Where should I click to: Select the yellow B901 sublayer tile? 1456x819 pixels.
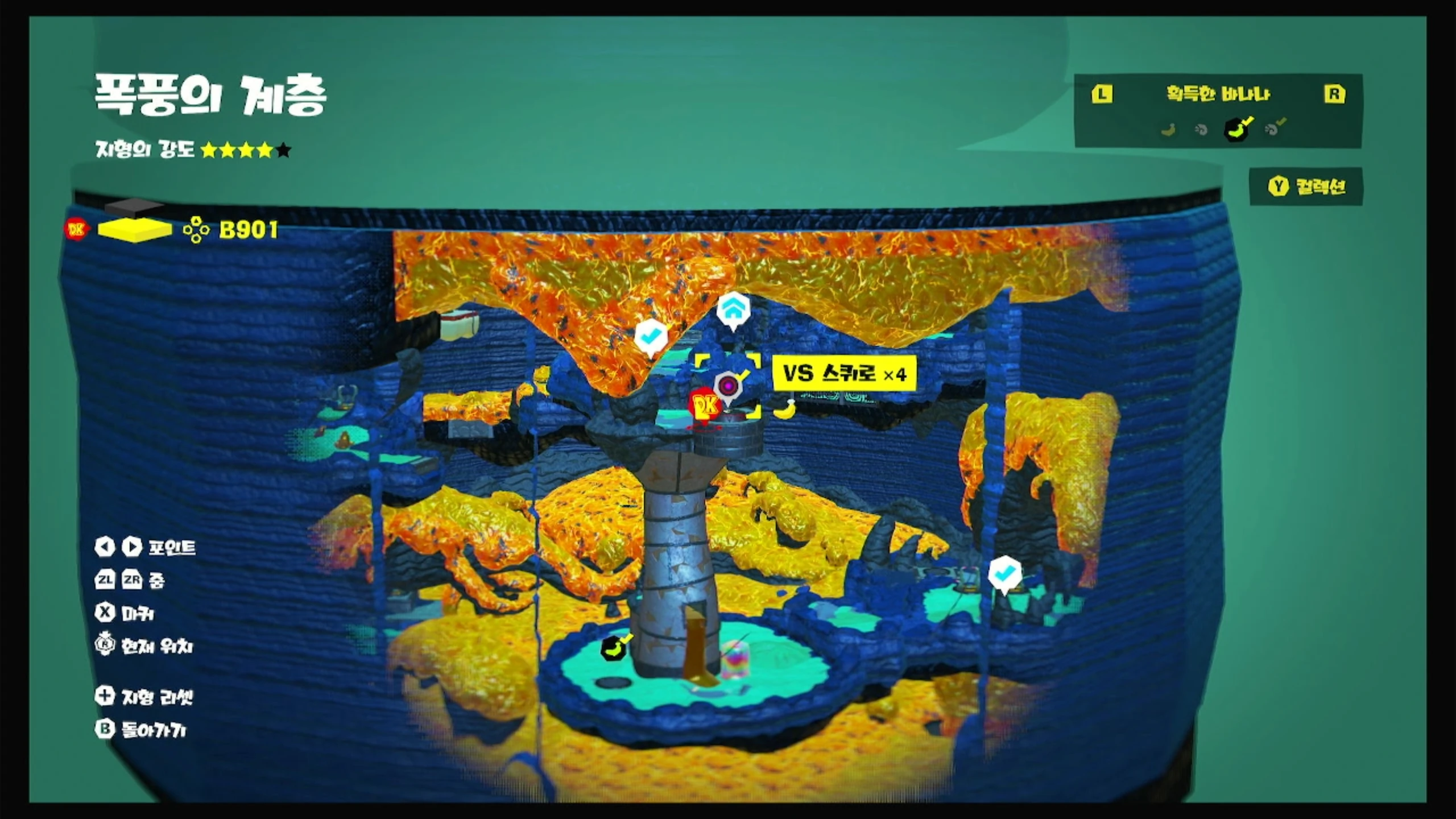(x=135, y=230)
